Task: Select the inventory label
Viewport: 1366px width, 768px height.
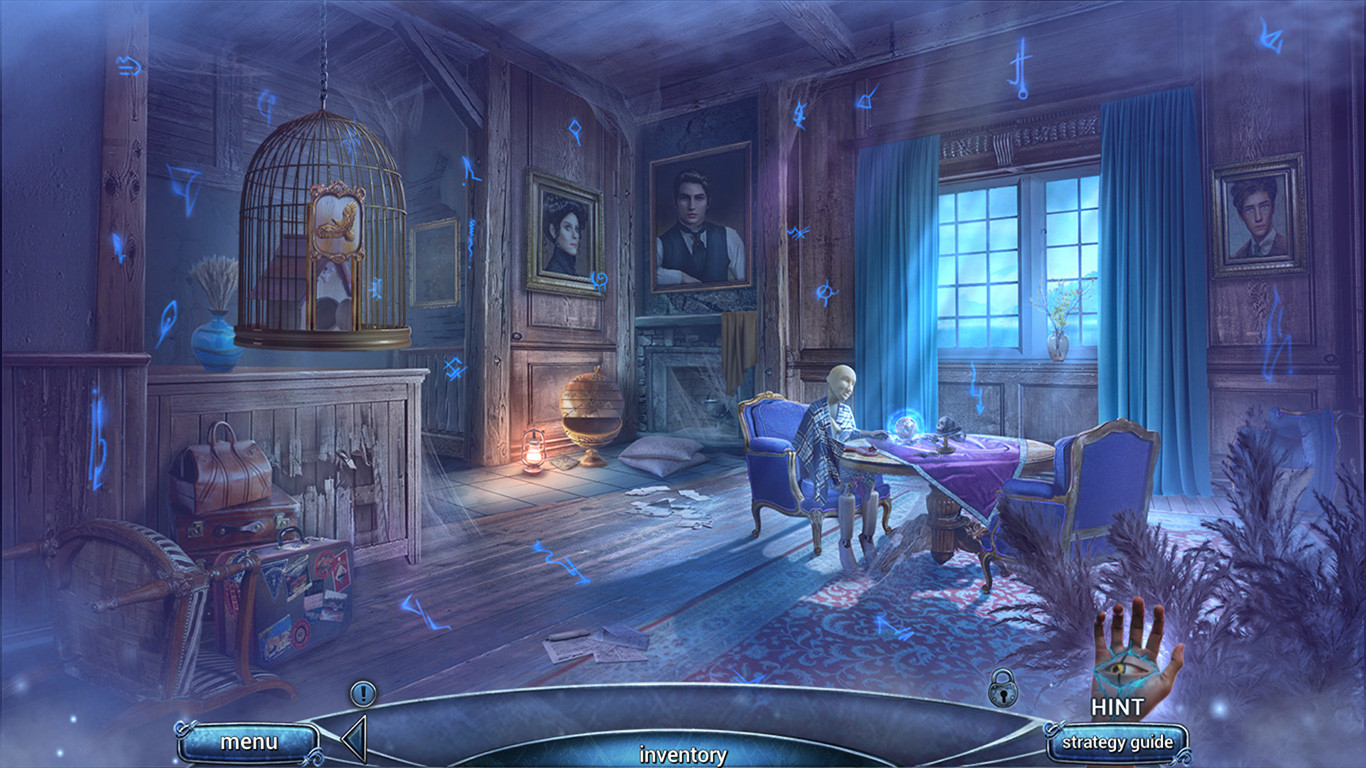Action: [x=683, y=755]
